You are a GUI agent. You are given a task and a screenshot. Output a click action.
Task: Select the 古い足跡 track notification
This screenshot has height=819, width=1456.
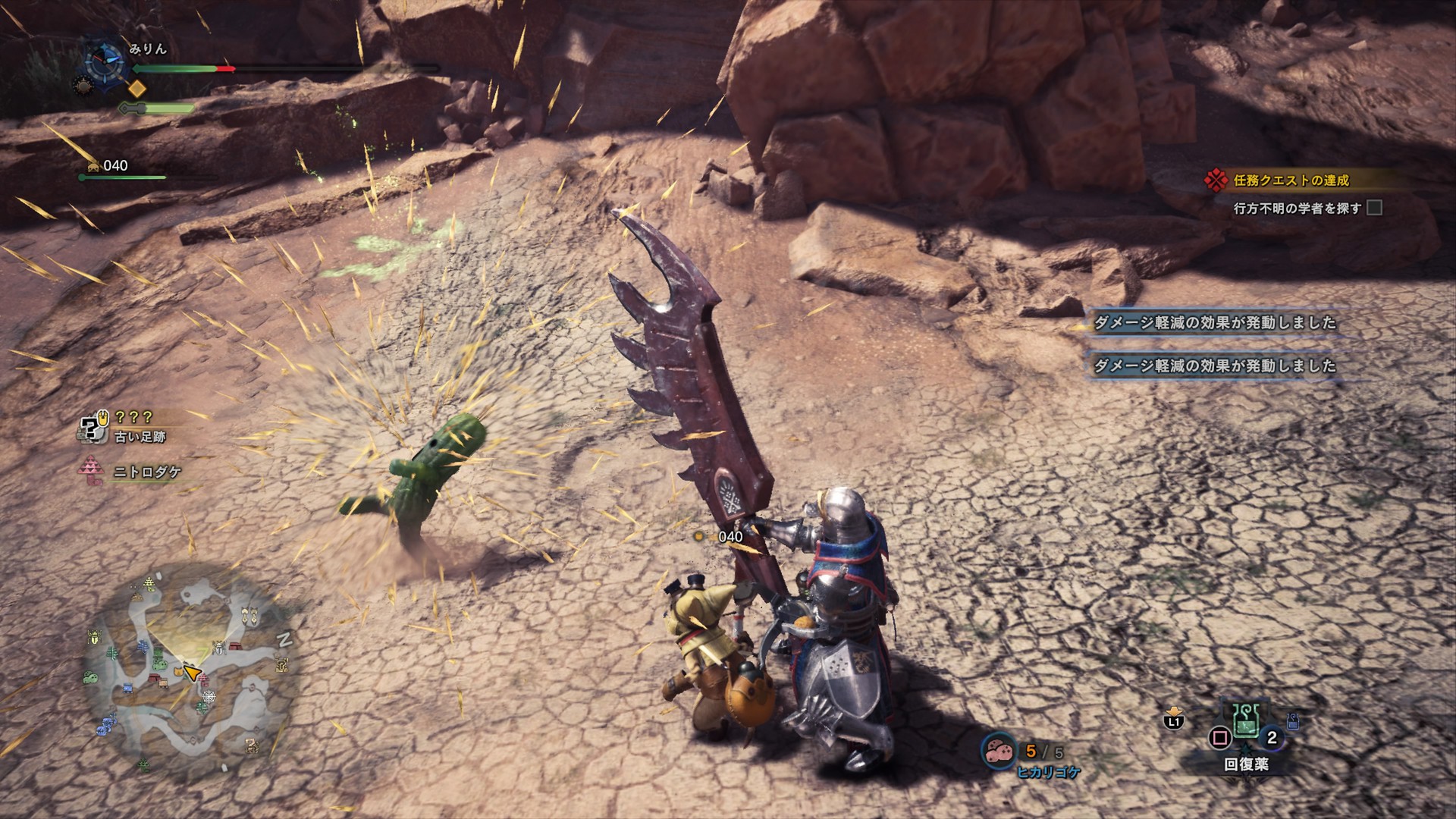(x=140, y=437)
